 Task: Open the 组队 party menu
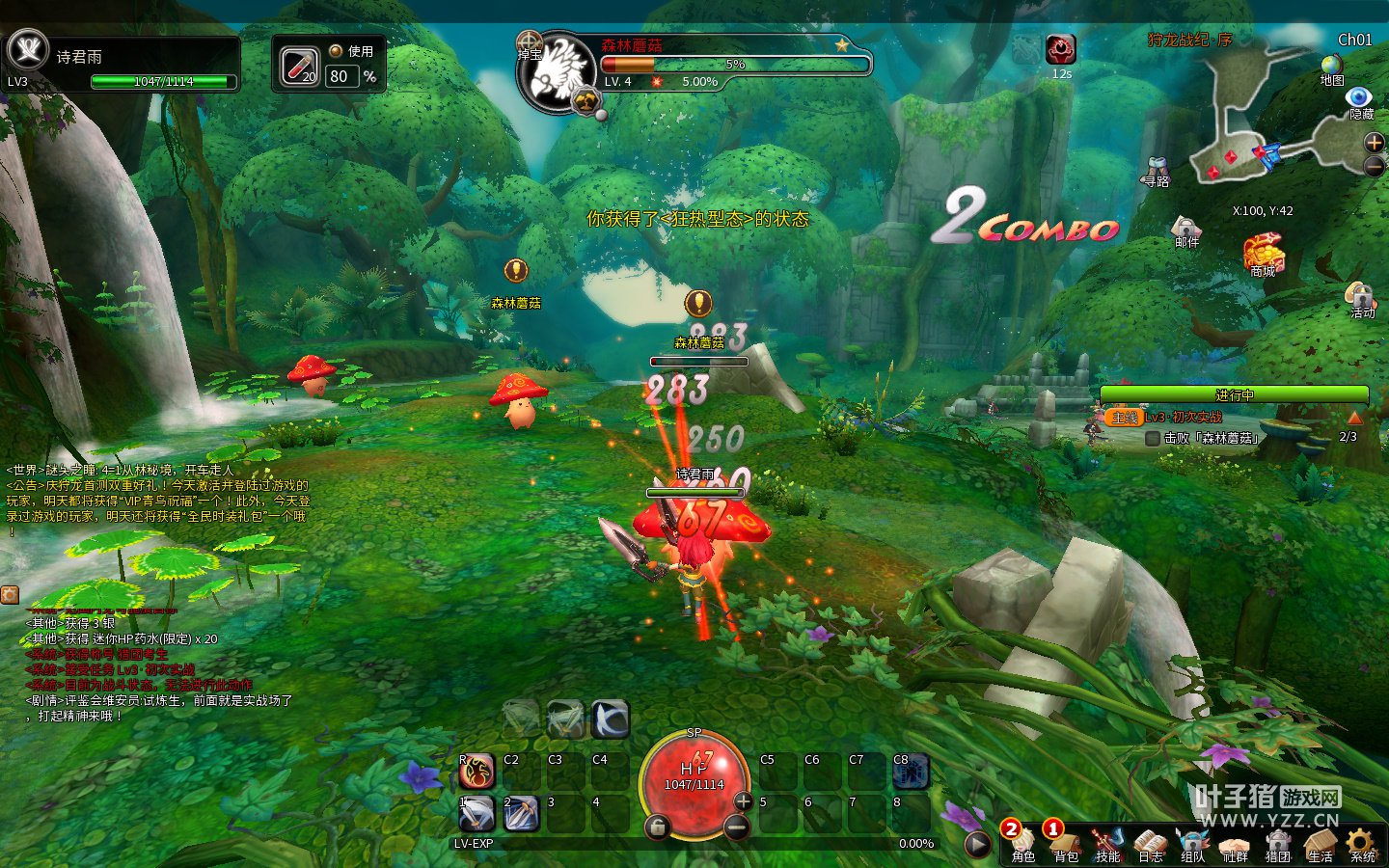(x=1192, y=842)
